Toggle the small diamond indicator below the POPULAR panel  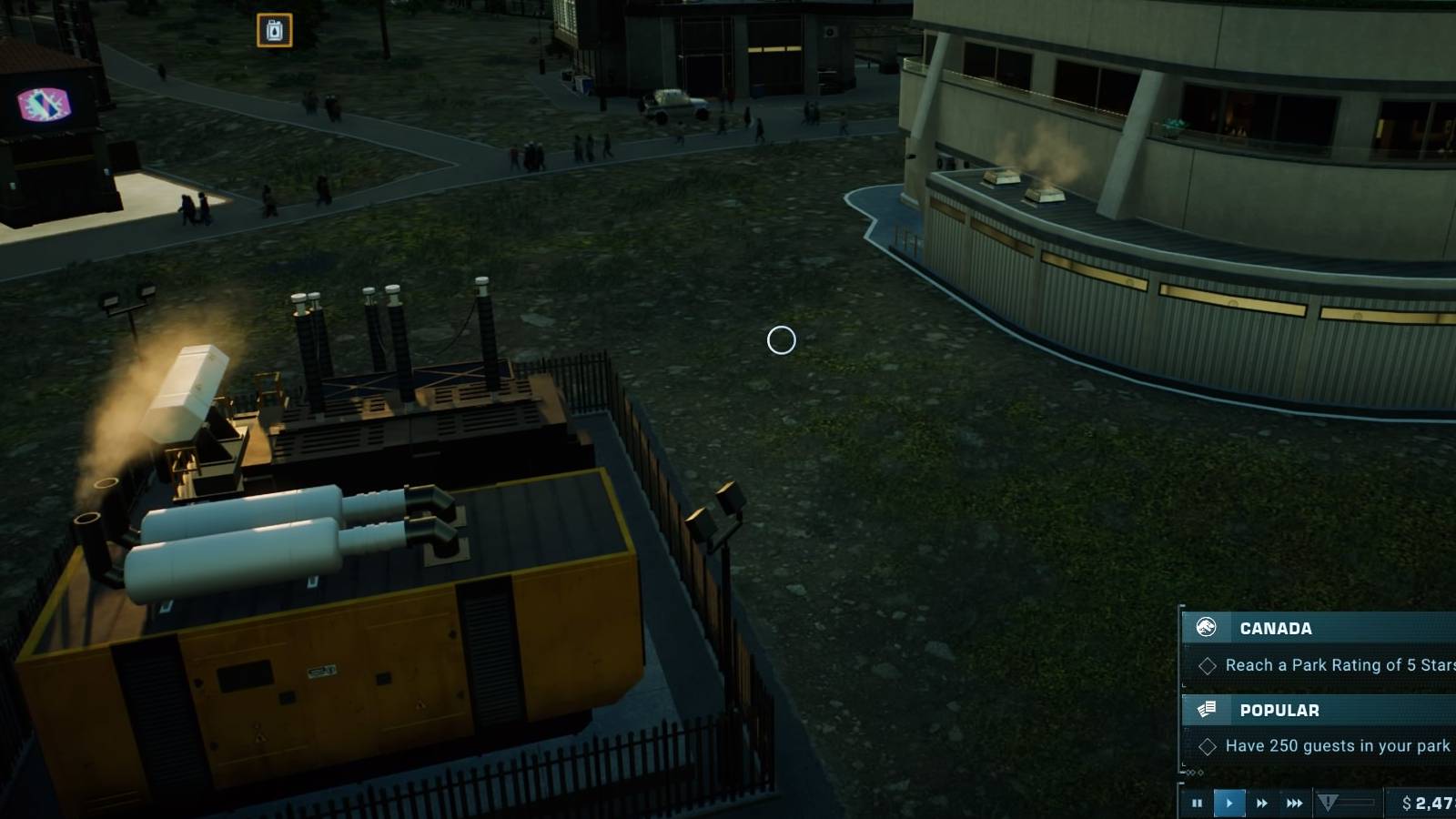[1191, 773]
